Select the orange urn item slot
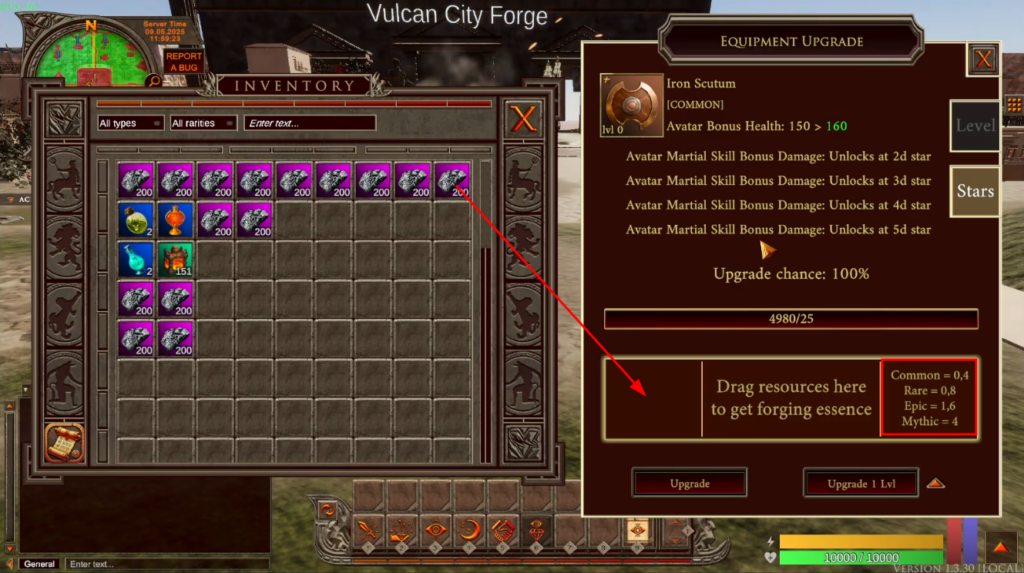The height and width of the screenshot is (573, 1024). 176,220
